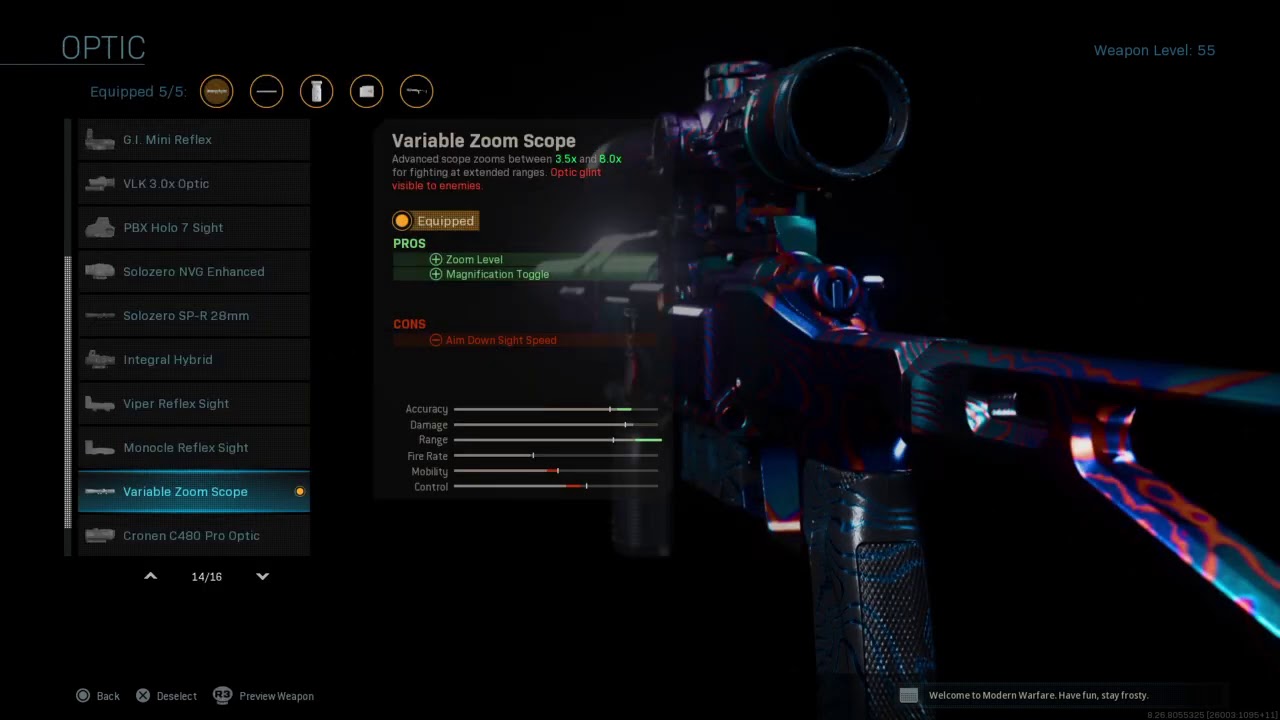Choose the VLK 3.0x Optic
The image size is (1280, 720).
pos(194,184)
